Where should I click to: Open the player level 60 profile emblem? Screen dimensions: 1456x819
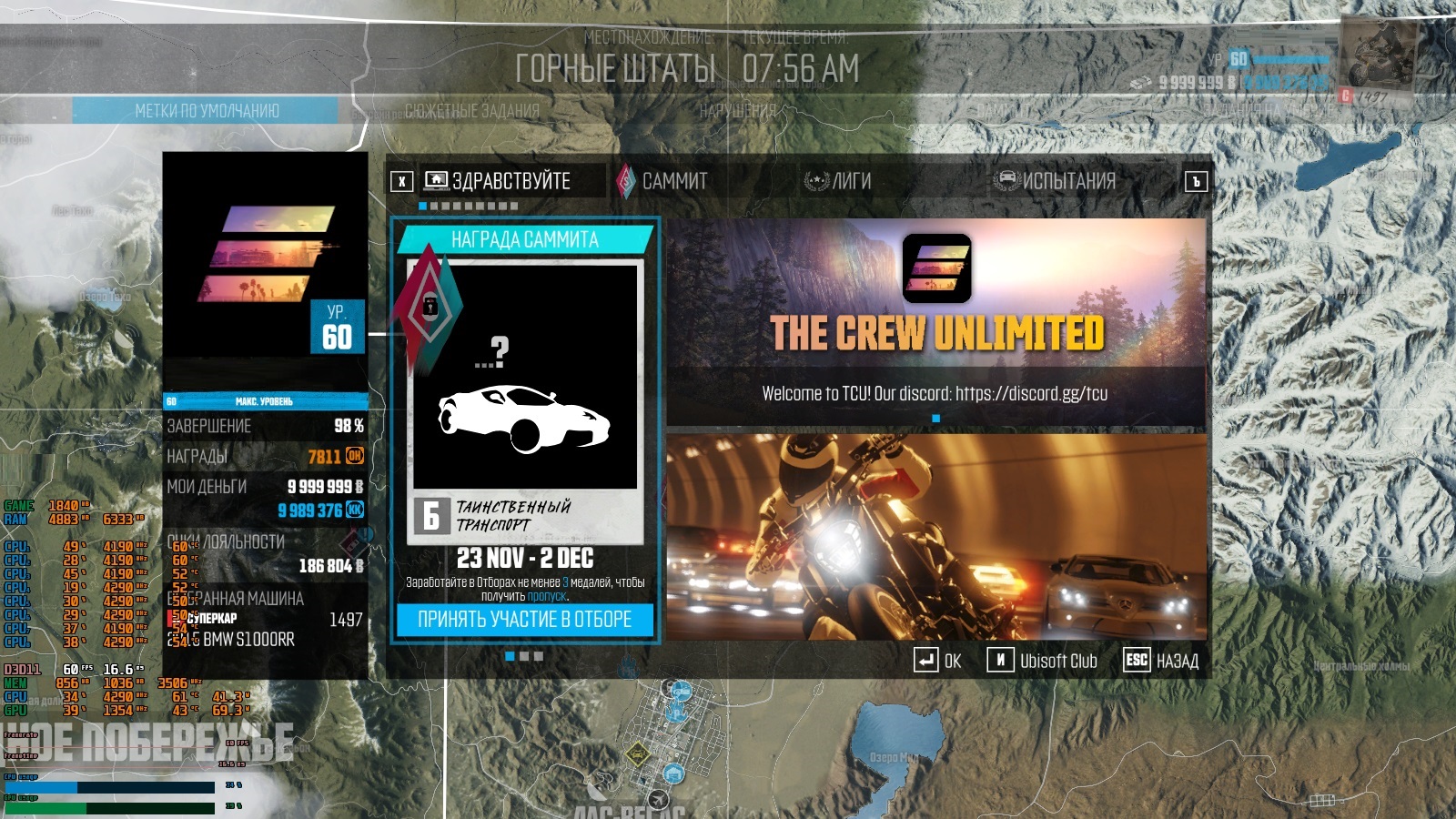click(265, 255)
